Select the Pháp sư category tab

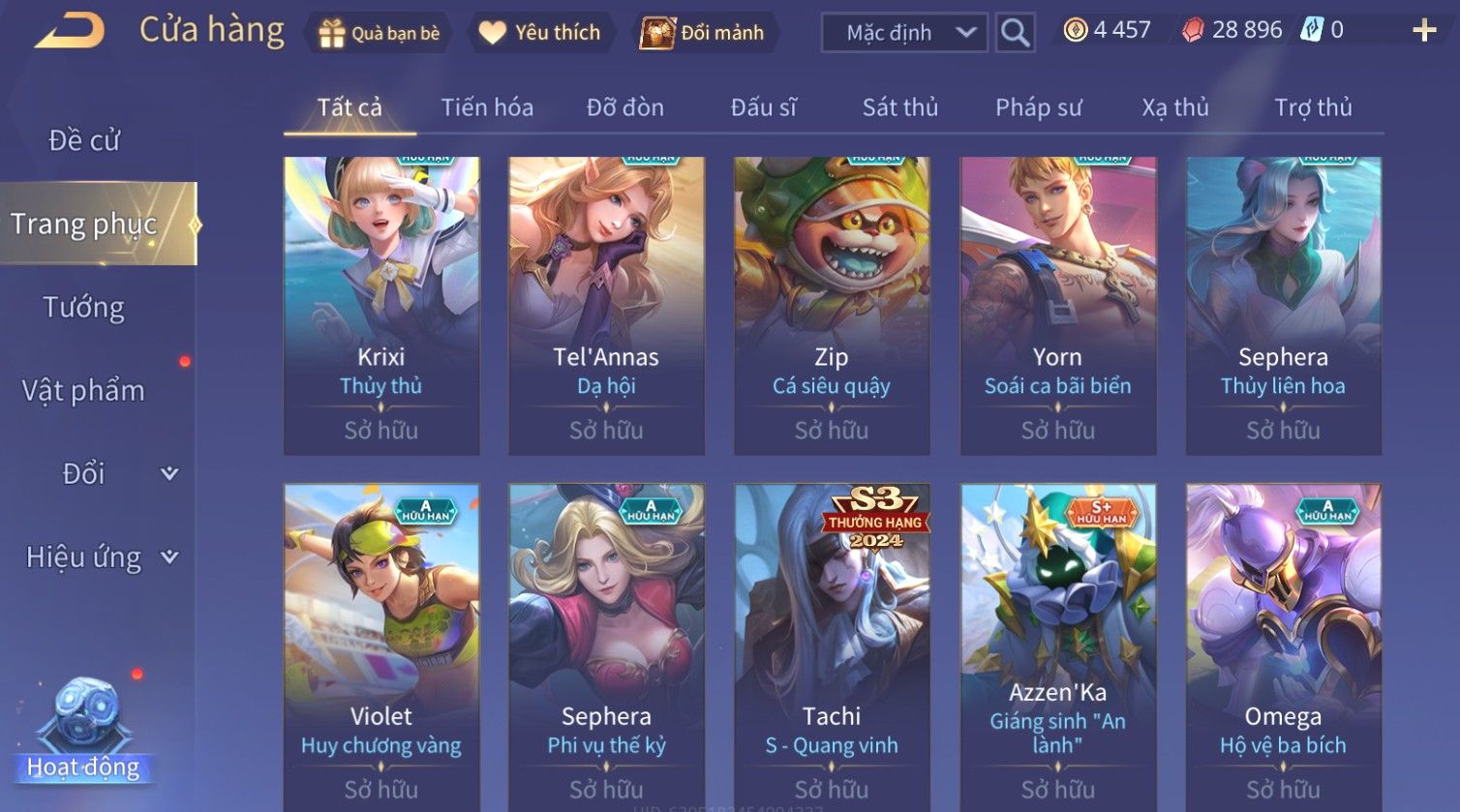1039,107
